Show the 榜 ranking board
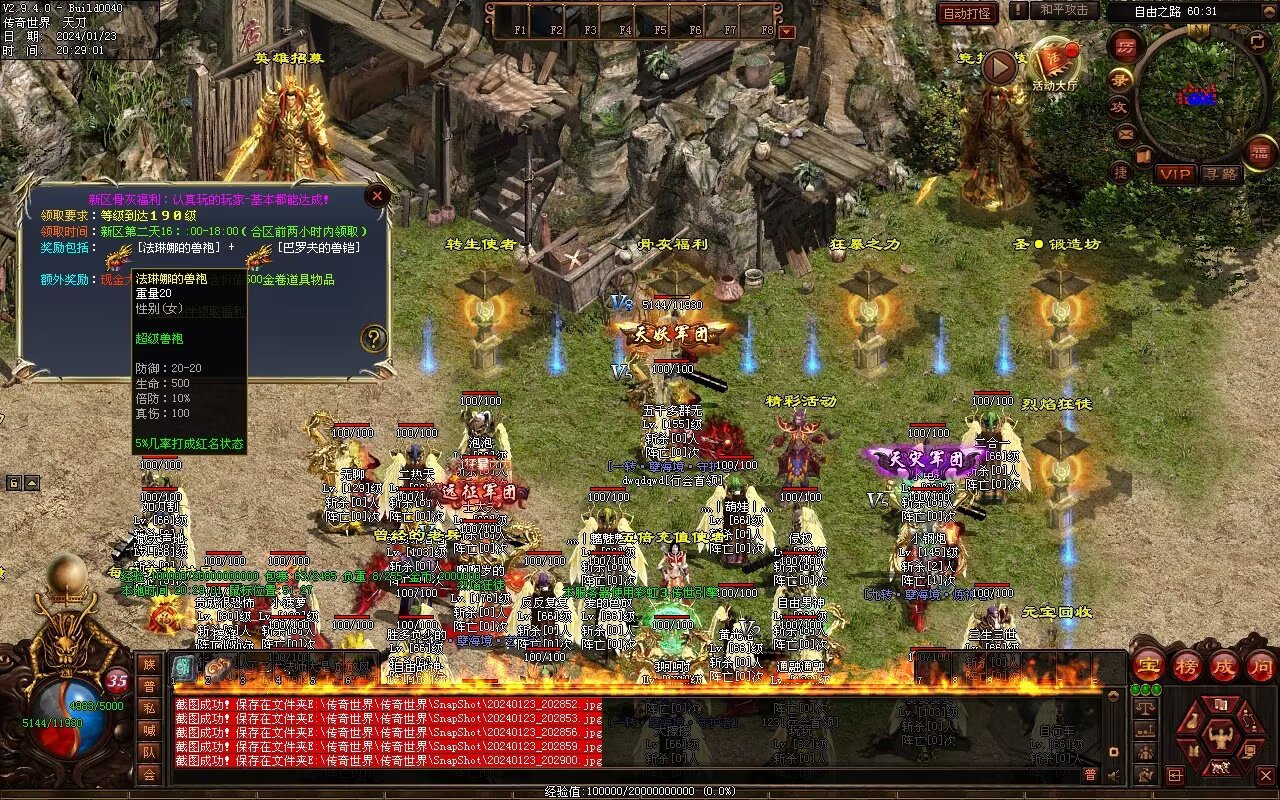 click(x=1187, y=665)
